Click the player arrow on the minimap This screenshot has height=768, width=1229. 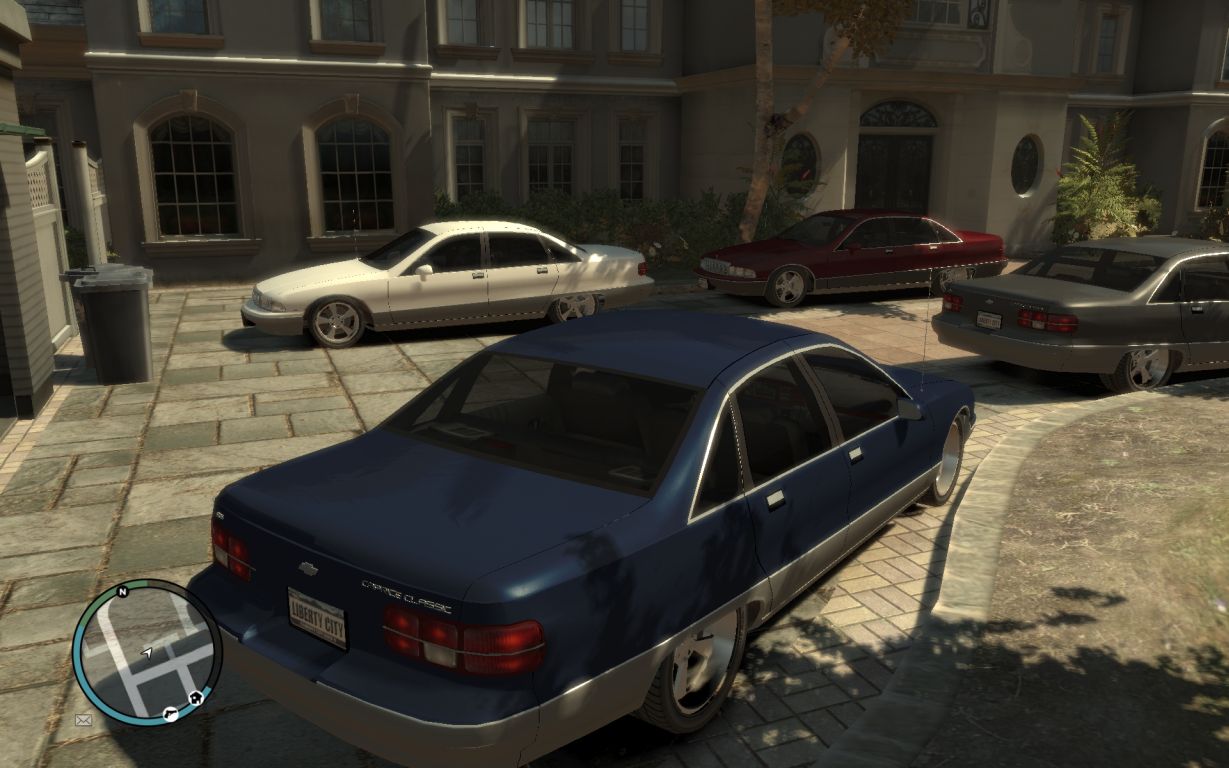pyautogui.click(x=147, y=653)
